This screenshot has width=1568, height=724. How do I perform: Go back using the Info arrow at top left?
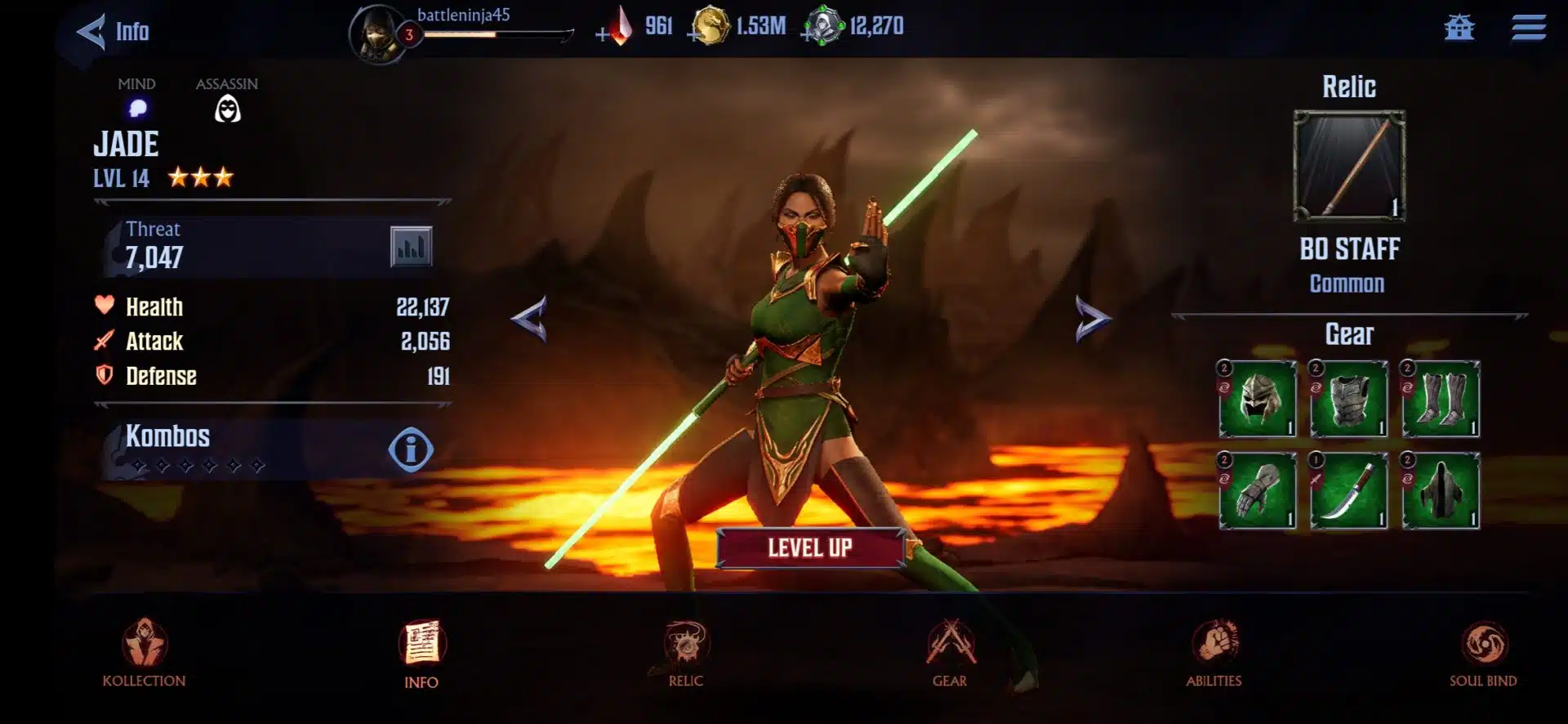tap(92, 31)
